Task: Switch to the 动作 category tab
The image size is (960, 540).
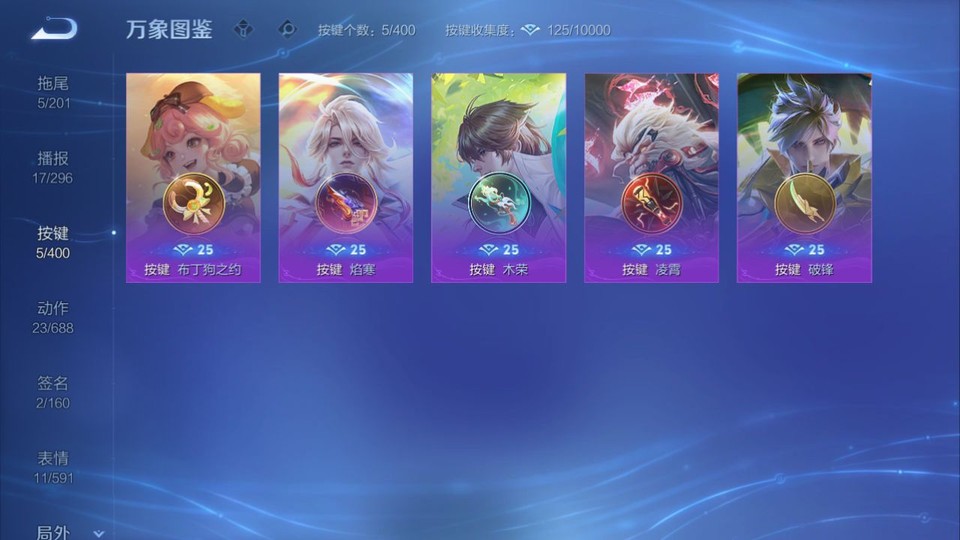Action: coord(54,317)
